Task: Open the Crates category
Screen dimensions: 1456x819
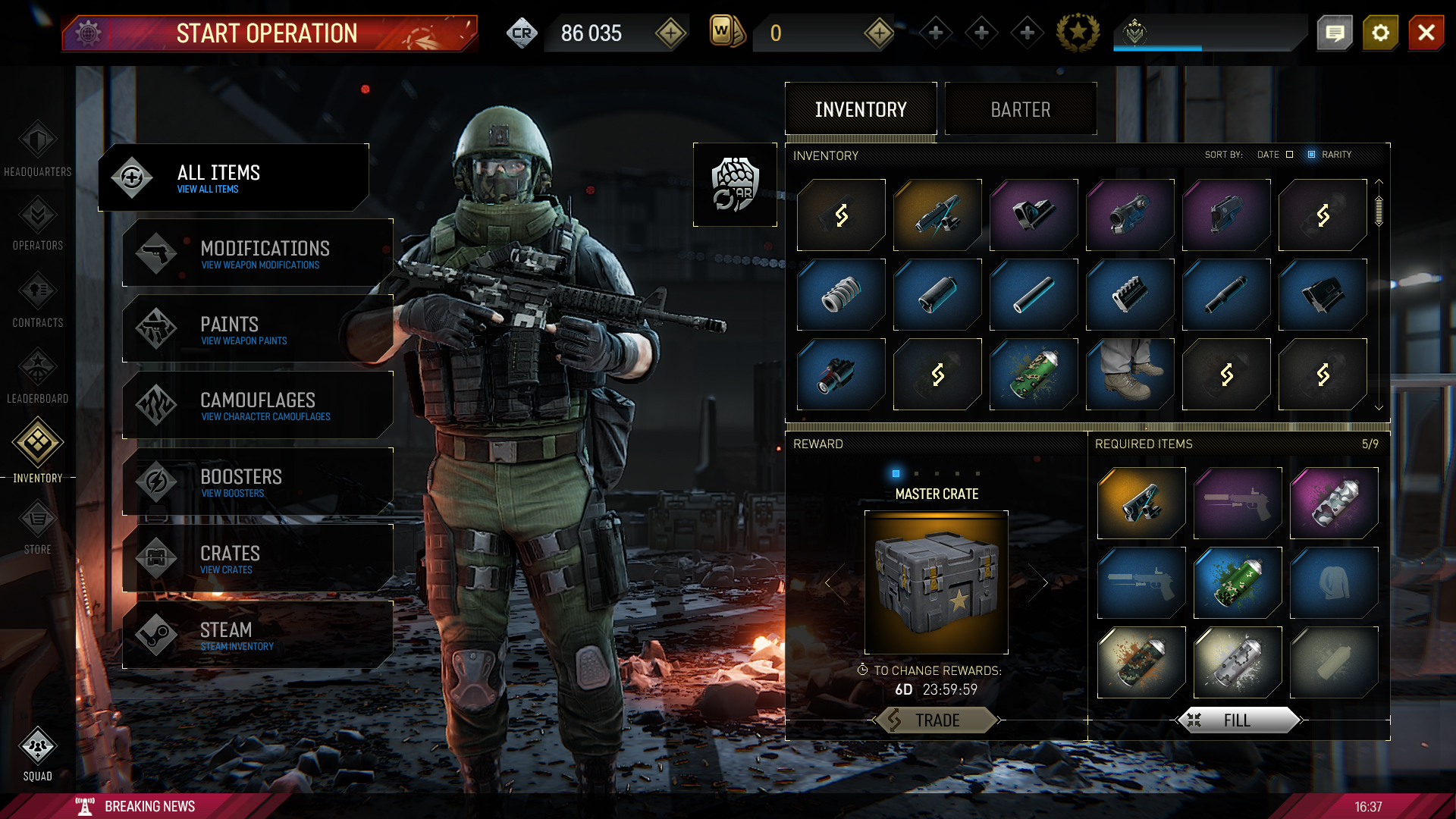Action: pyautogui.click(x=258, y=559)
